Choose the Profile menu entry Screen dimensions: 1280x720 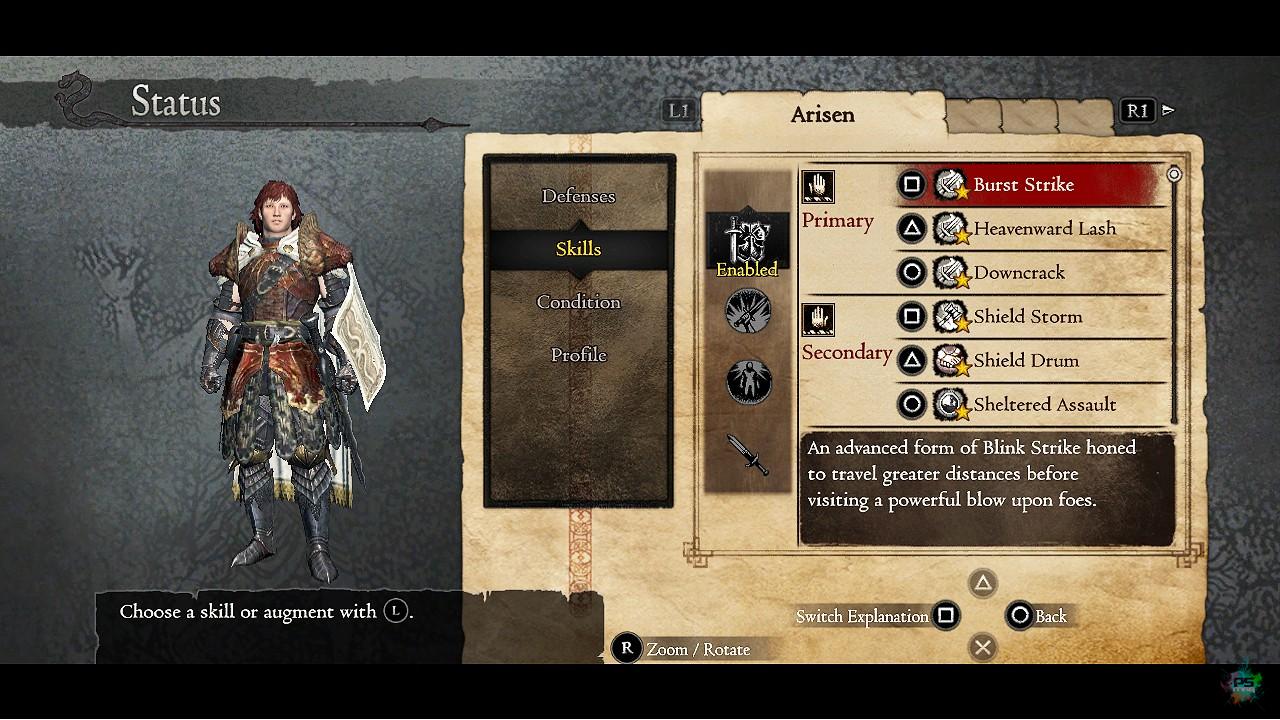click(578, 355)
